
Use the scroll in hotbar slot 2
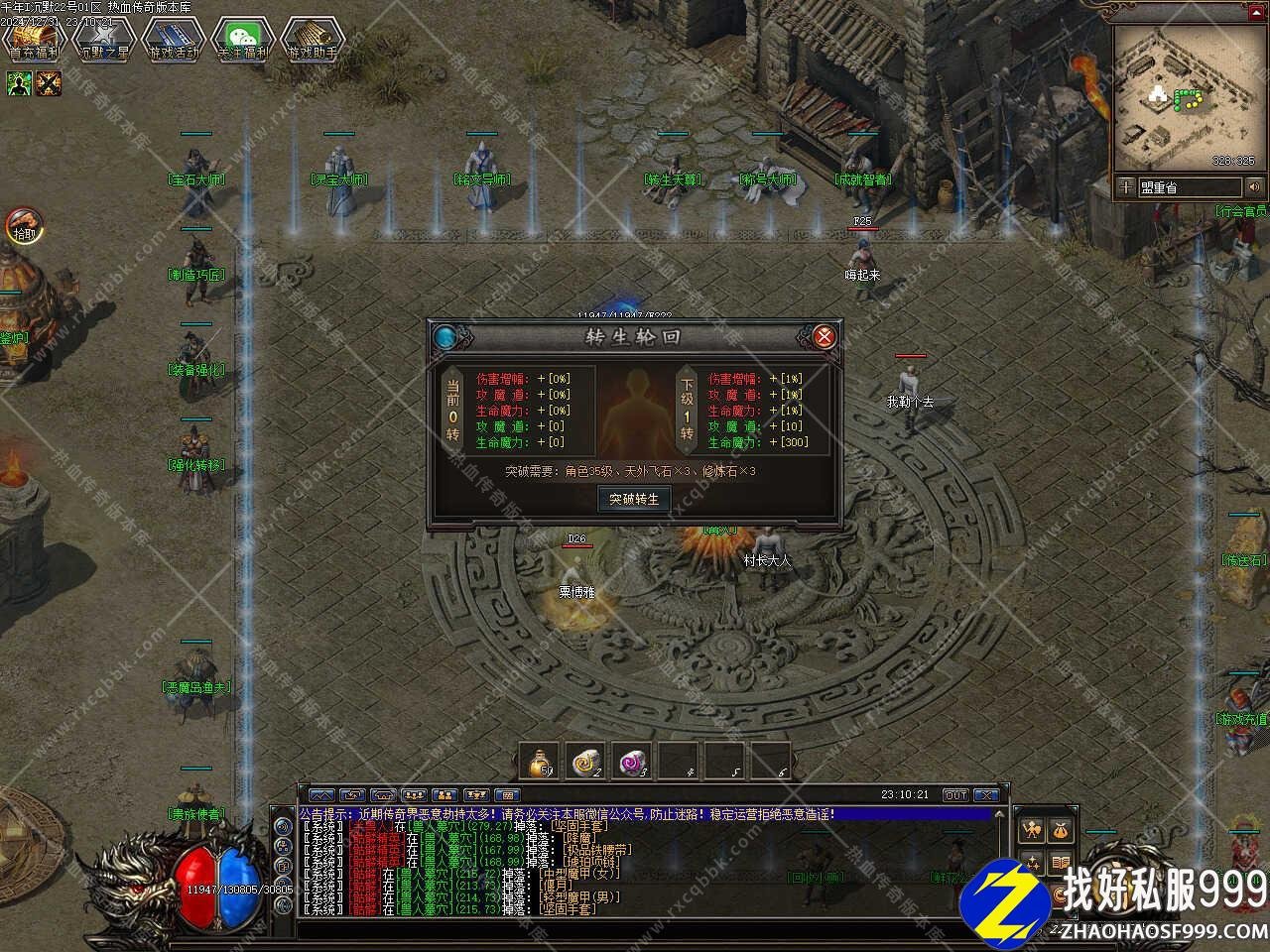tap(585, 762)
